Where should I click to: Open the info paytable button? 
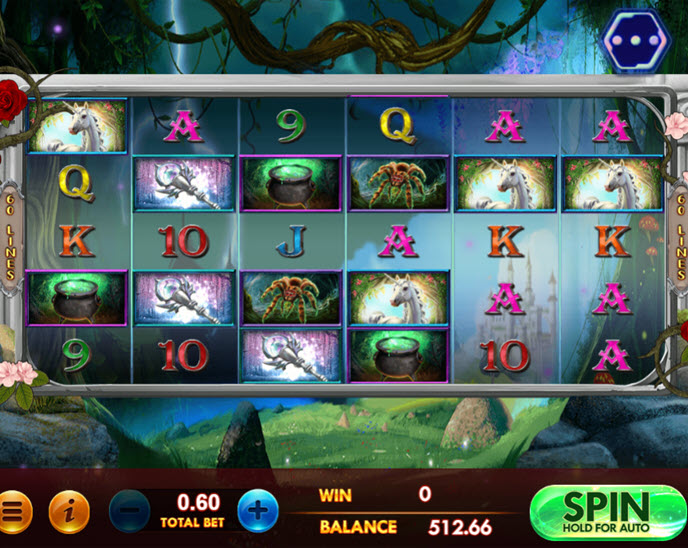[69, 512]
